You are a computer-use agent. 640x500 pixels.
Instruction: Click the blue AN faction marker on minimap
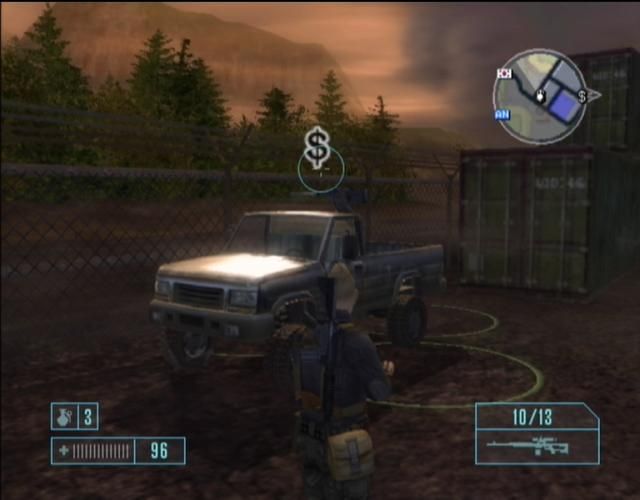[x=501, y=114]
